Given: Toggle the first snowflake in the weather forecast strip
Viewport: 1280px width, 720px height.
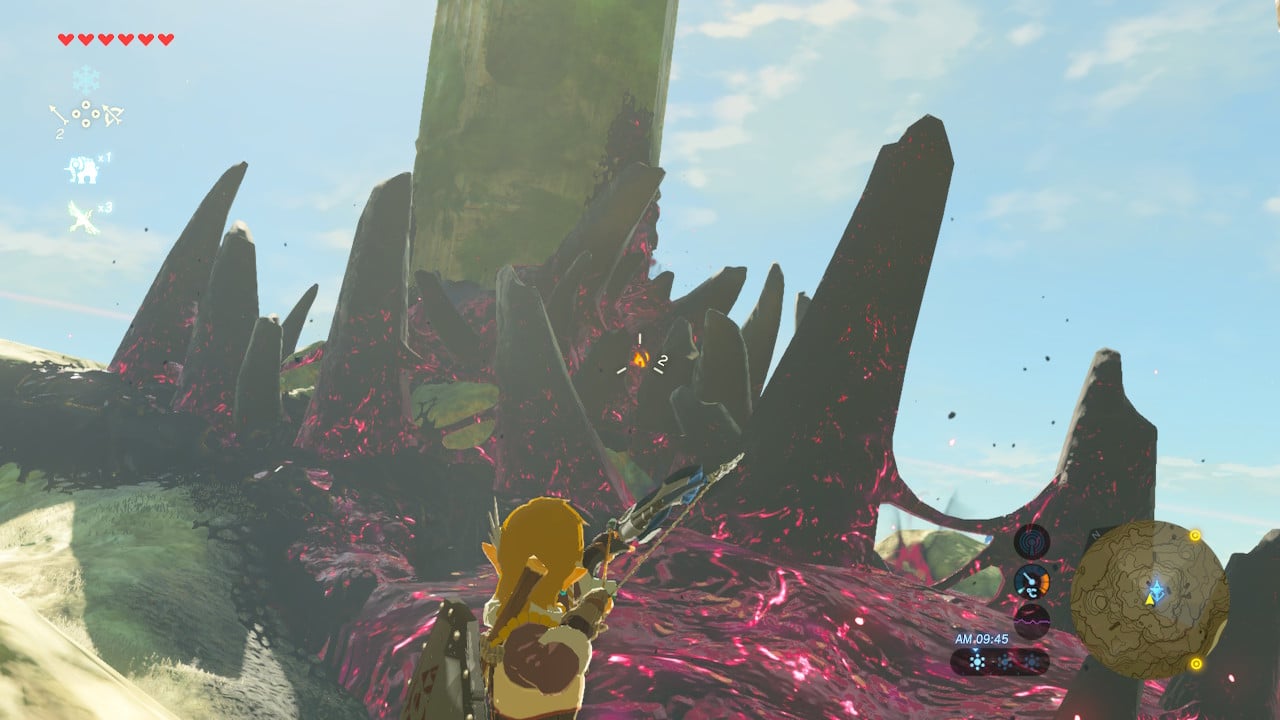Looking at the screenshot, I should [977, 662].
